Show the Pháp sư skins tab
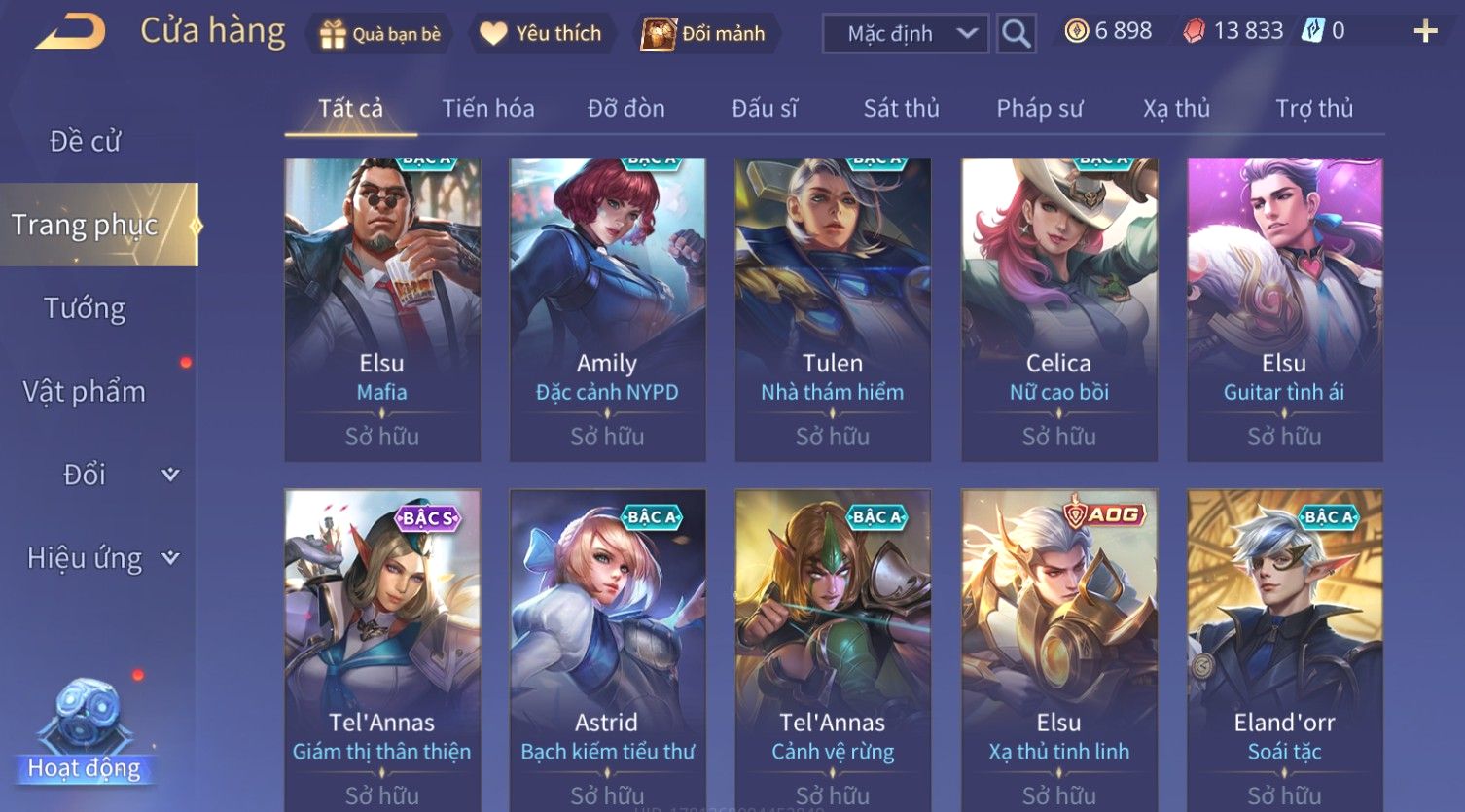Screen dimensions: 1465x812 tap(1039, 108)
